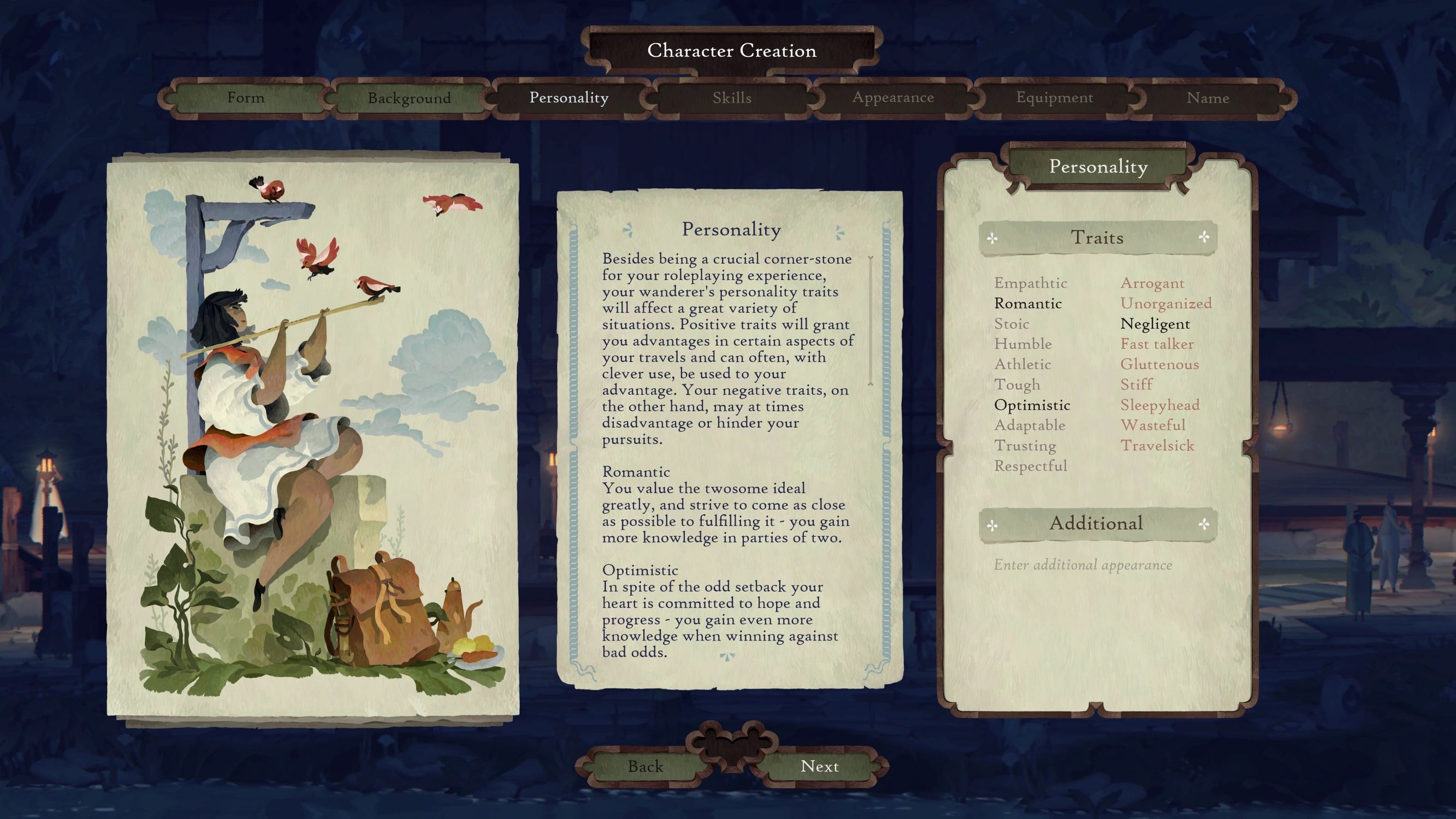Switch to the Form tab
Viewport: 1456px width, 819px height.
tap(245, 98)
